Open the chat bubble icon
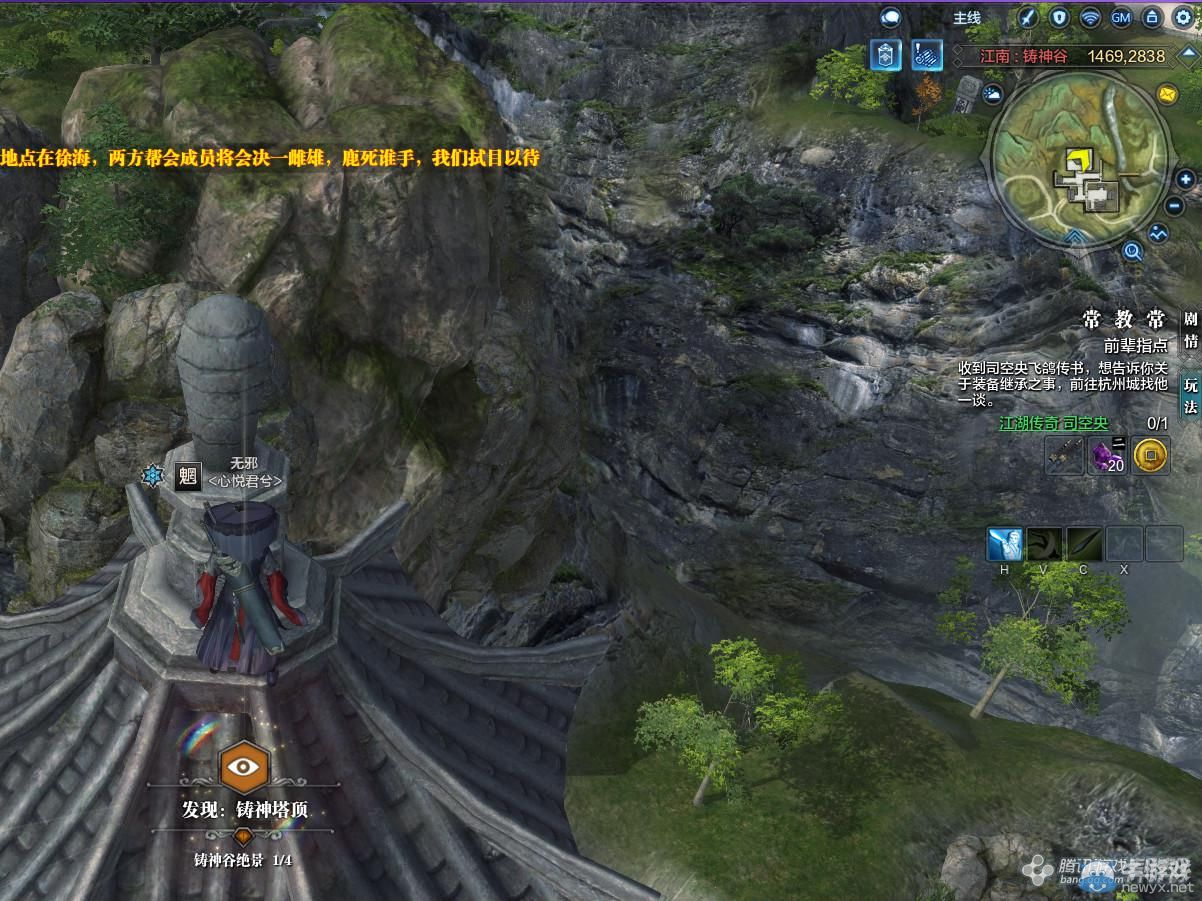Screen dimensions: 1202x901 [x=890, y=17]
